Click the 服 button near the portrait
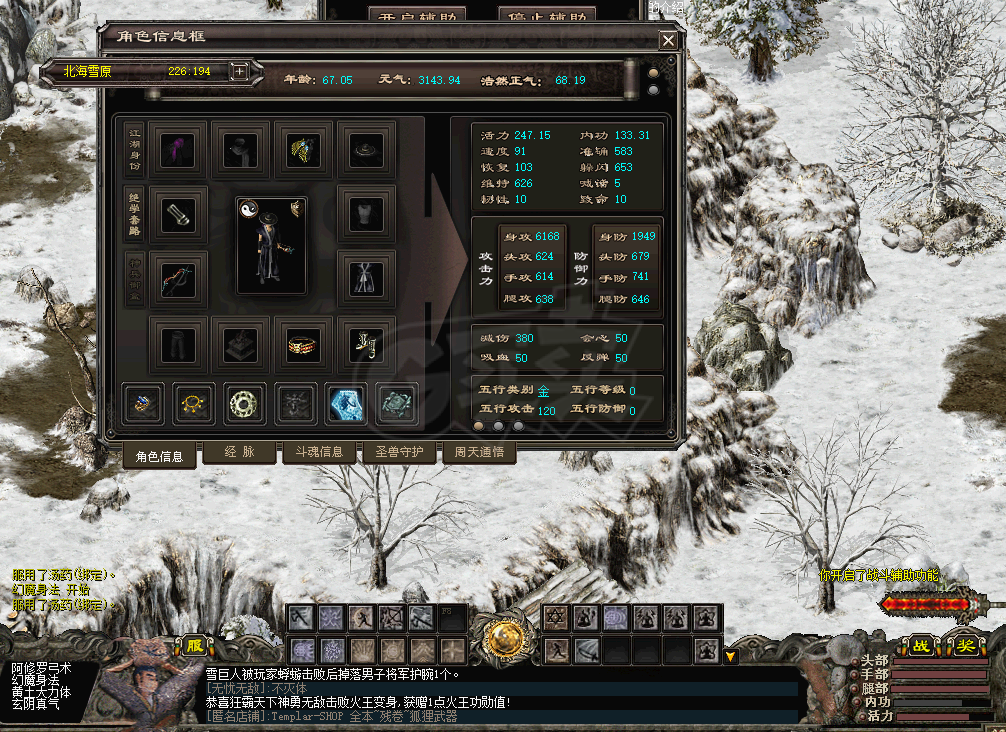This screenshot has width=1006, height=732. point(194,646)
